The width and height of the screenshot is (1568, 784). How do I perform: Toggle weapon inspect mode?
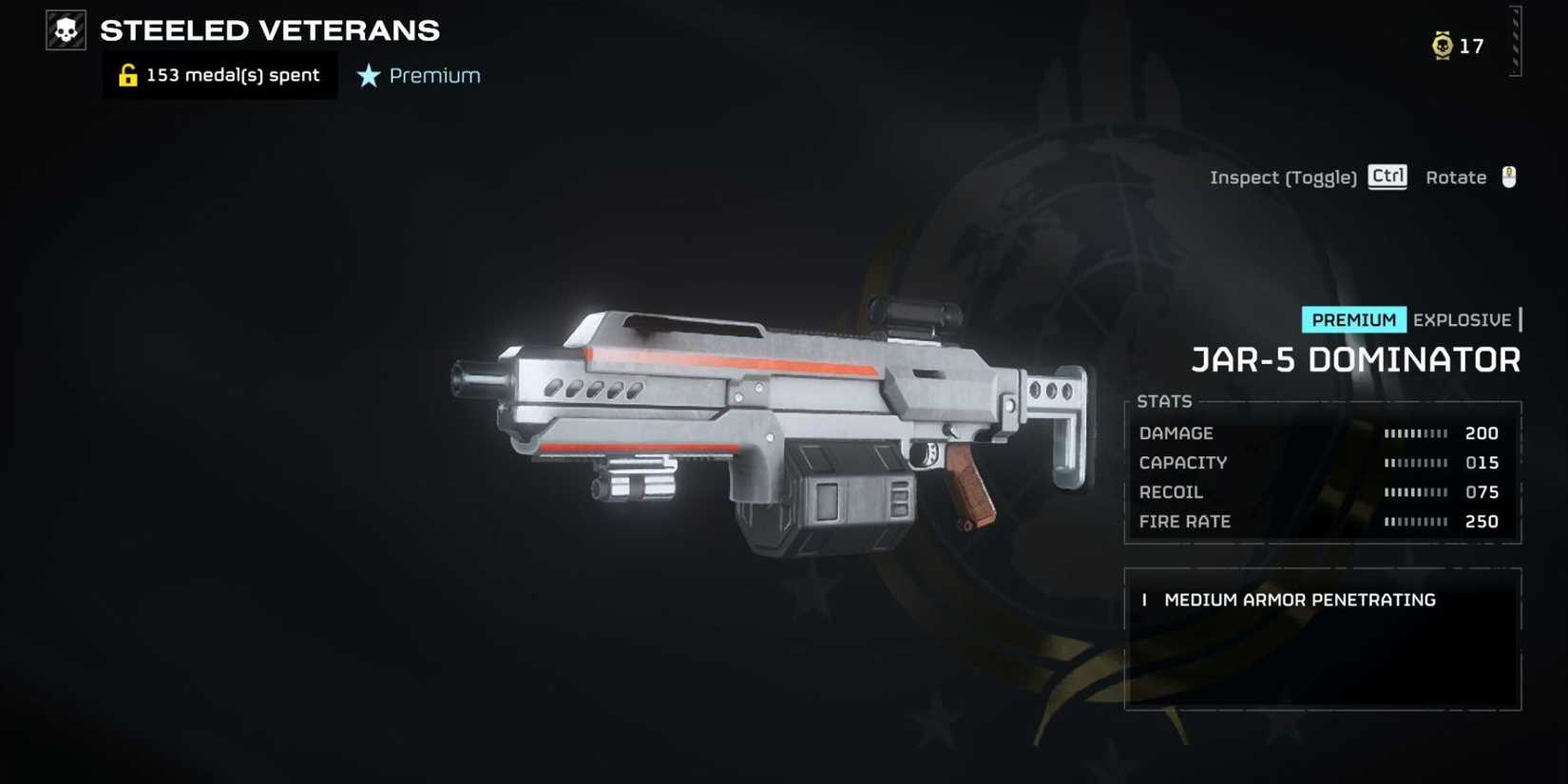coord(1283,177)
